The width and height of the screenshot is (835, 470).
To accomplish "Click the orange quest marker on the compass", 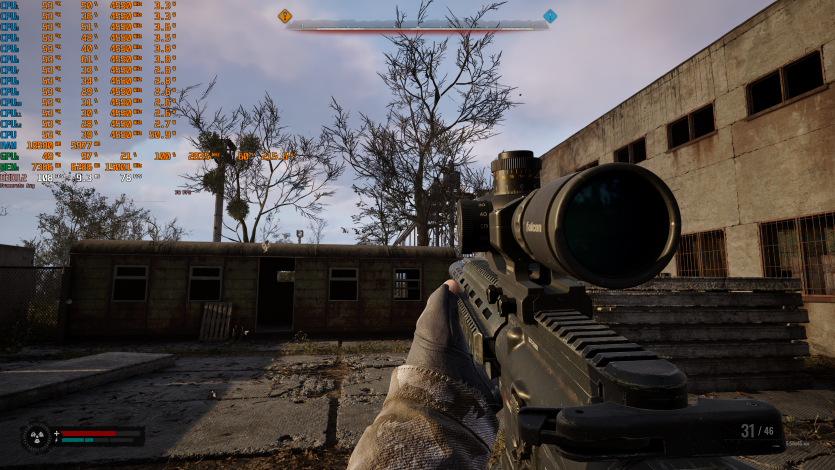I will 285,16.
